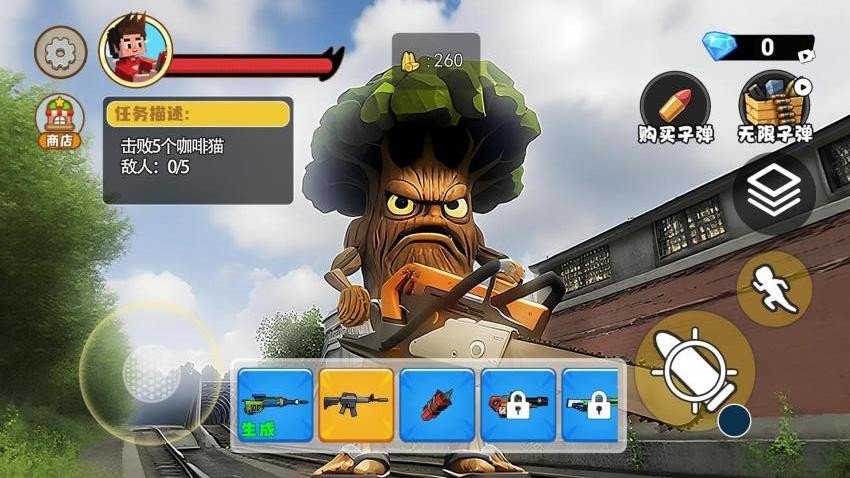
Task: Select the green sniper rifle slot labeled 生成
Action: coord(274,405)
